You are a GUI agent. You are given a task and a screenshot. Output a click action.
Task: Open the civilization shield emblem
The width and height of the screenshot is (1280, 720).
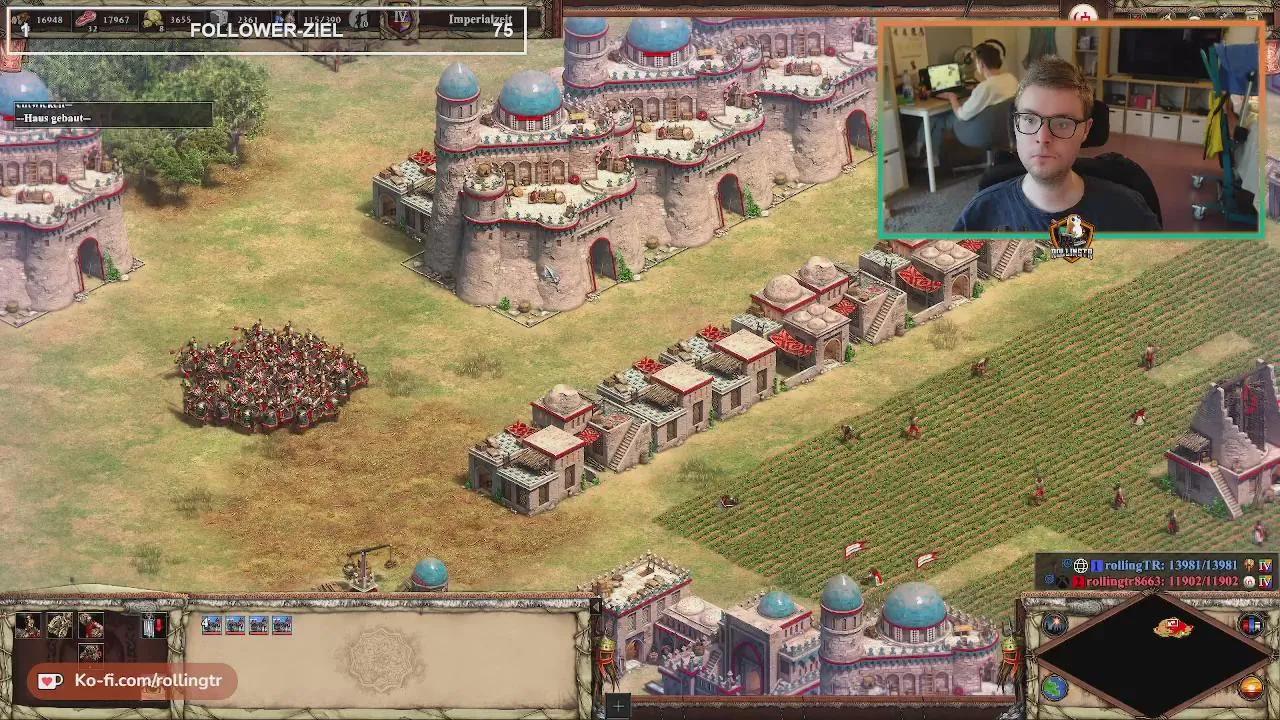point(401,19)
